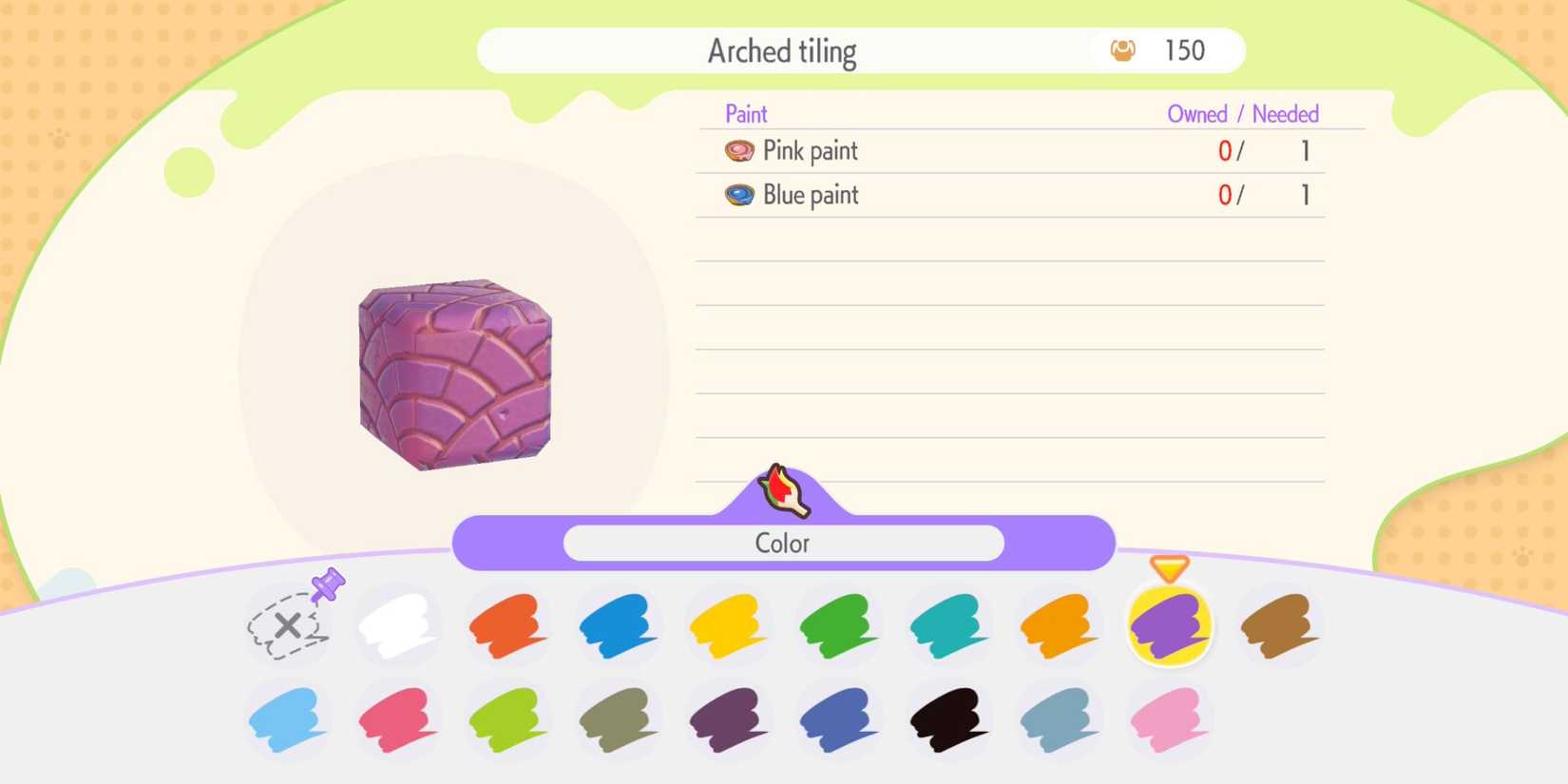The height and width of the screenshot is (784, 1568).
Task: Click the Paint column header
Action: [x=747, y=114]
